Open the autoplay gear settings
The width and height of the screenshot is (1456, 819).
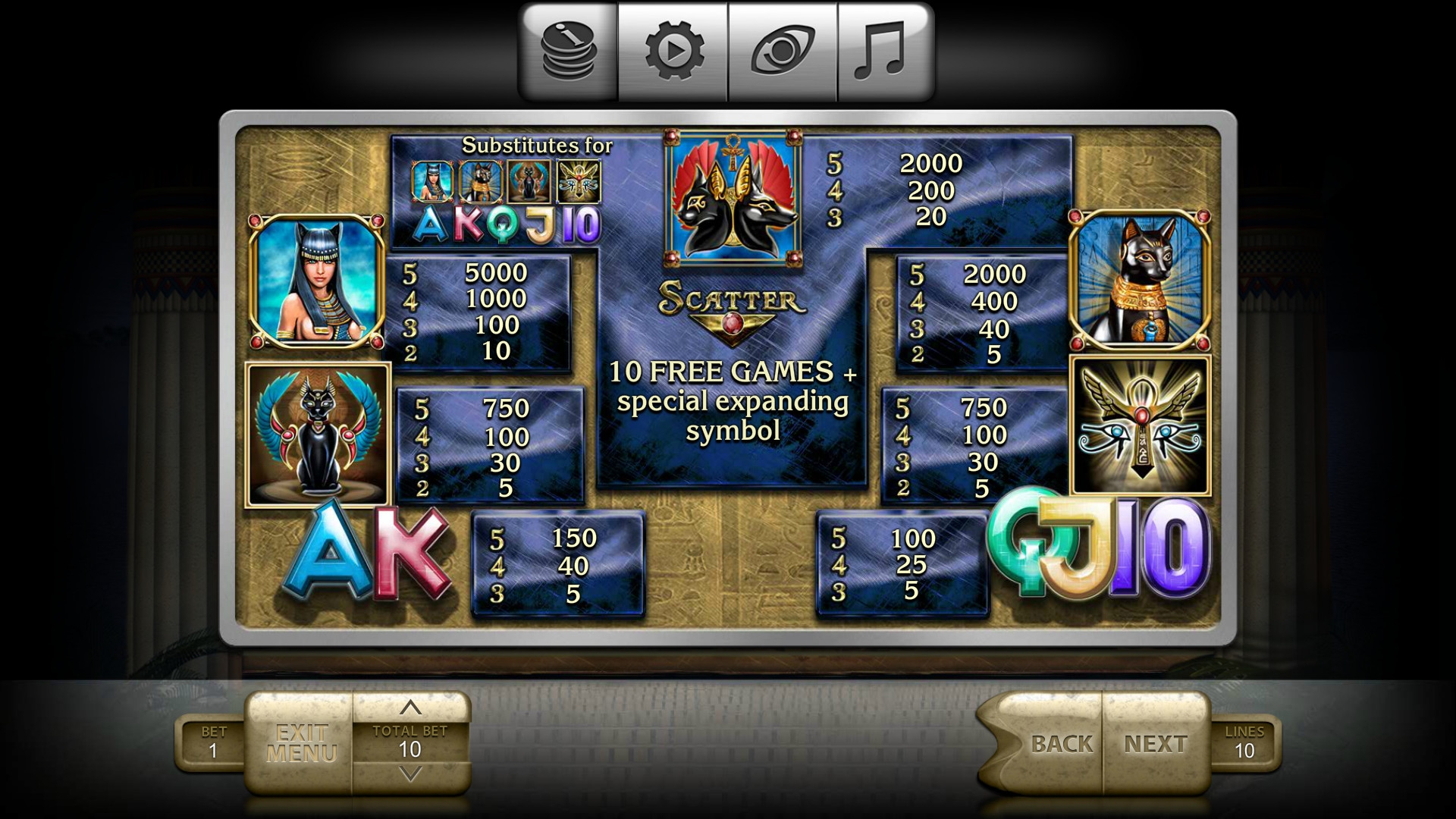point(673,52)
